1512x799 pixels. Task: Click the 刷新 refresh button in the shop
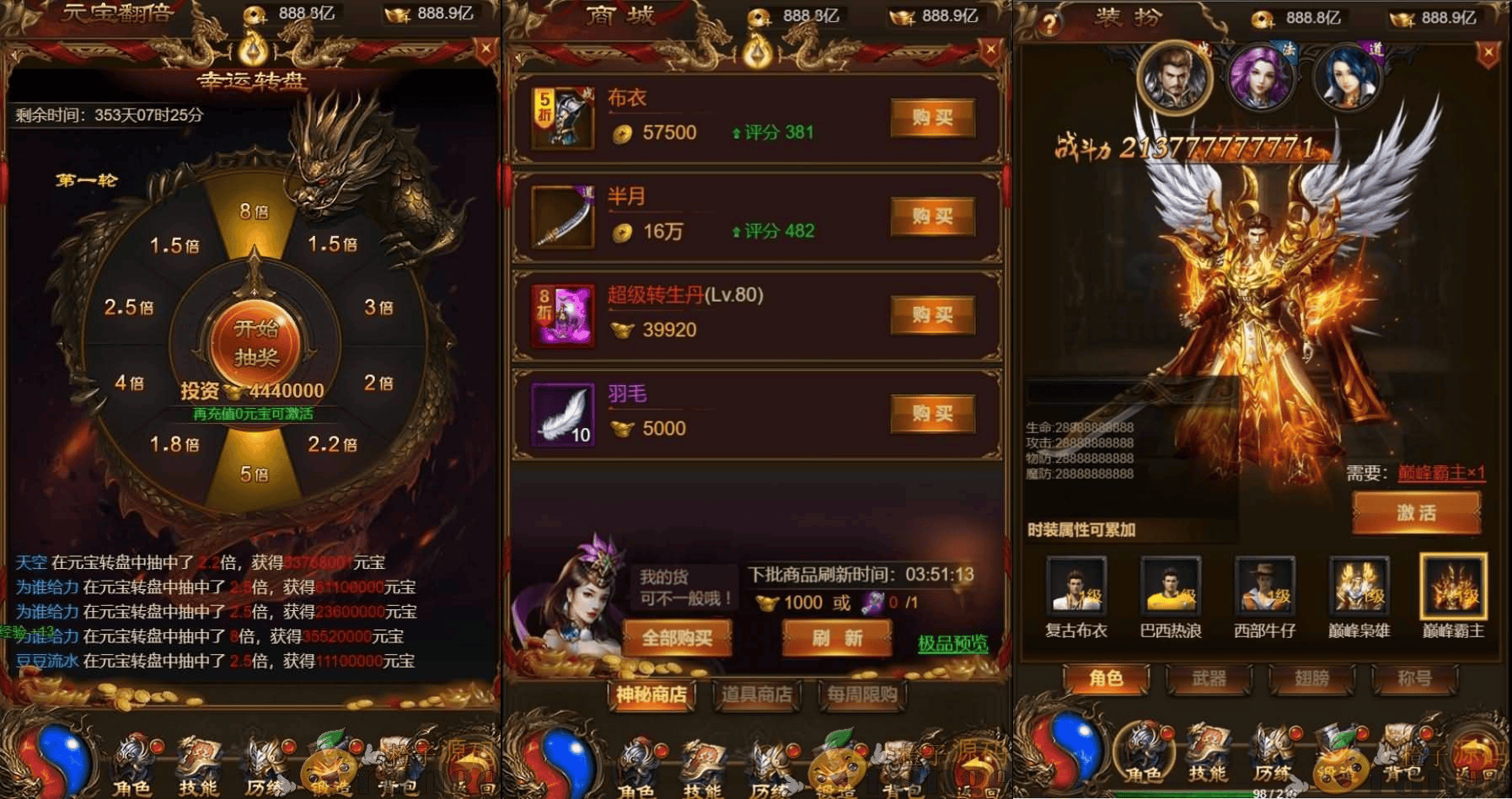(838, 638)
